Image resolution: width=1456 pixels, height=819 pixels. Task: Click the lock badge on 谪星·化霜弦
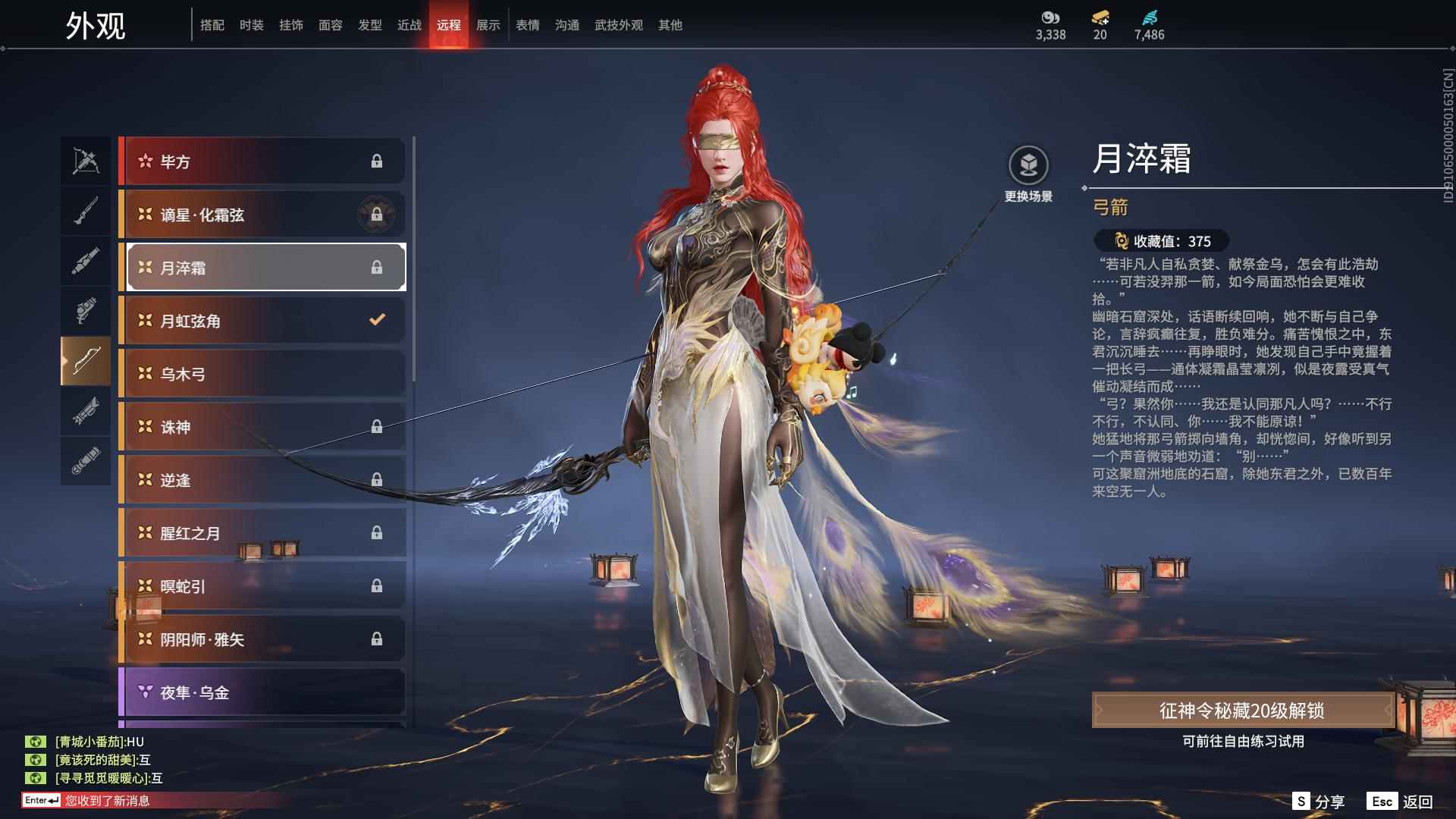click(377, 215)
